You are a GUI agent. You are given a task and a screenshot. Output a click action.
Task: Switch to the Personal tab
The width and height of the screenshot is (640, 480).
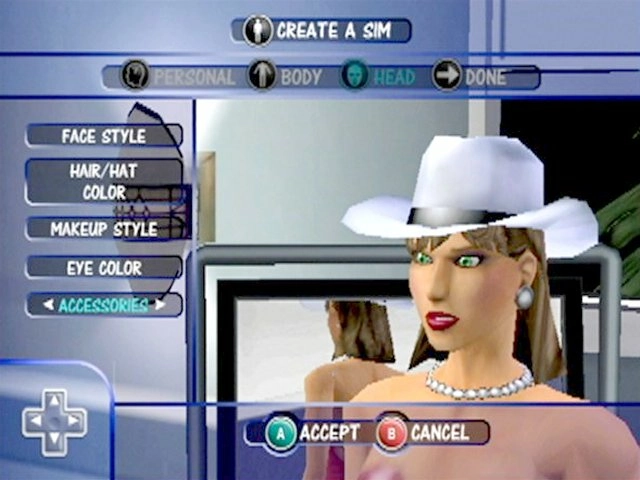coord(180,76)
